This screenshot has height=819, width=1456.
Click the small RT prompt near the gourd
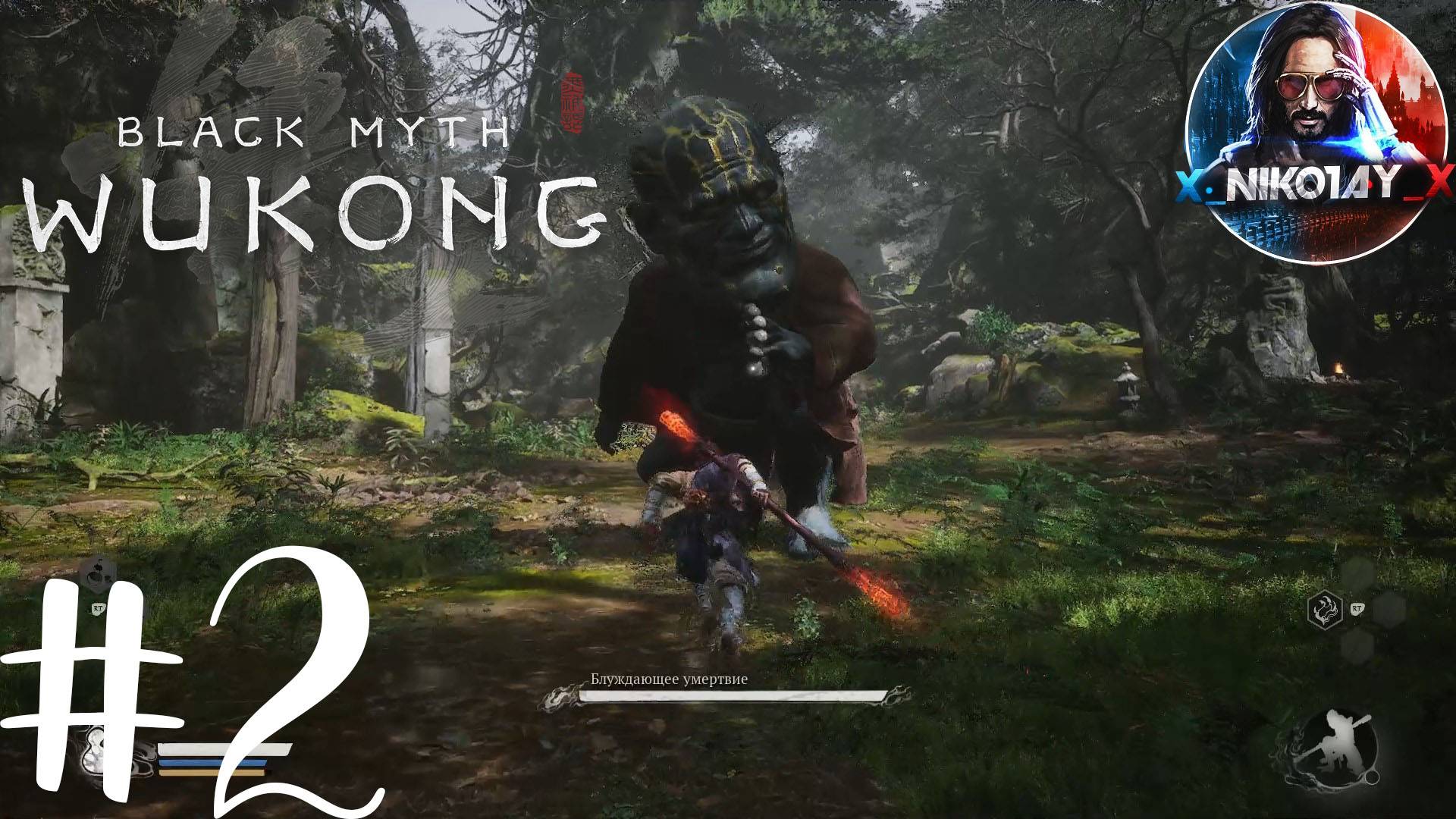tap(97, 608)
